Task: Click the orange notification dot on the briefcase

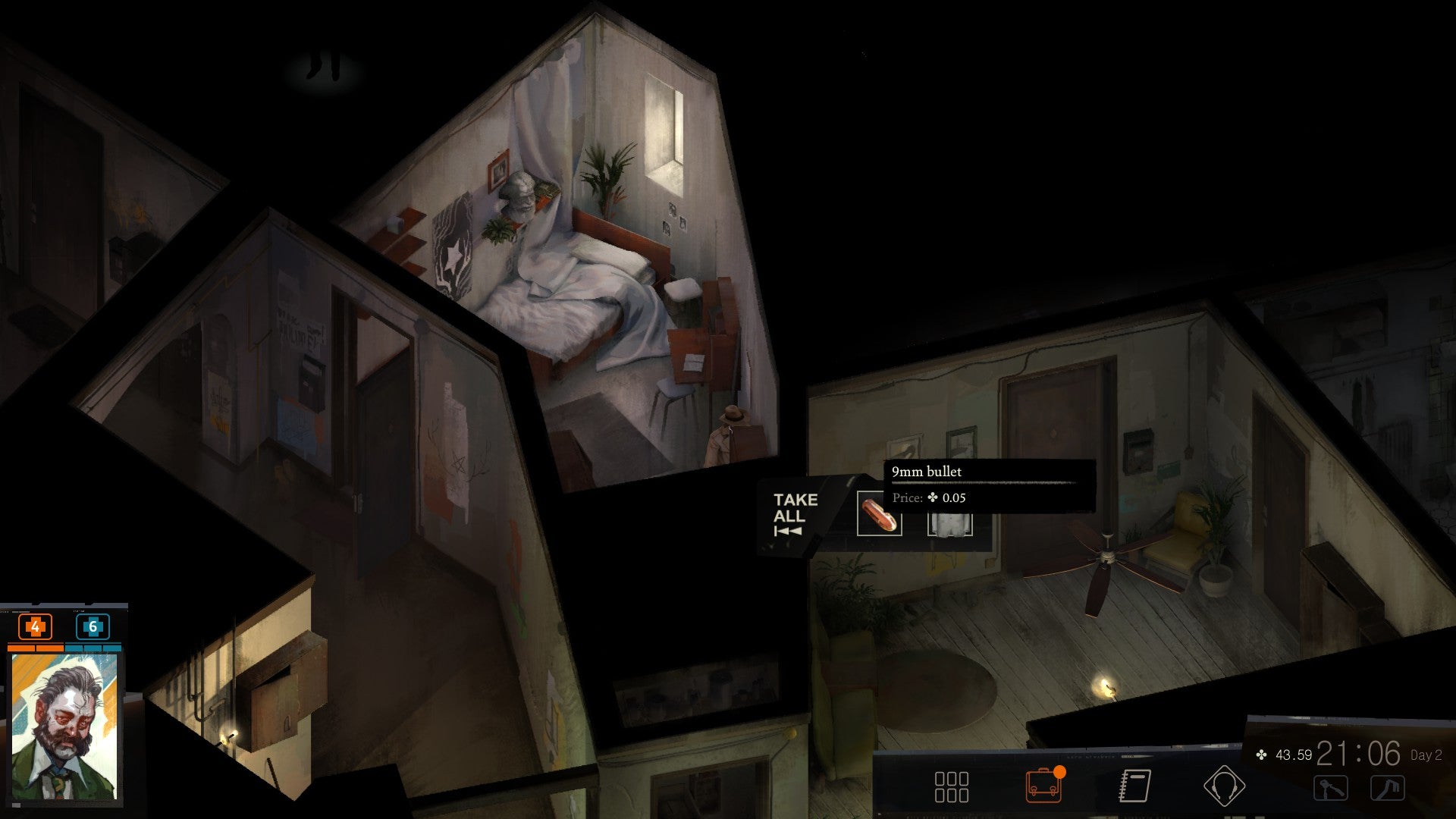Action: [x=1059, y=773]
